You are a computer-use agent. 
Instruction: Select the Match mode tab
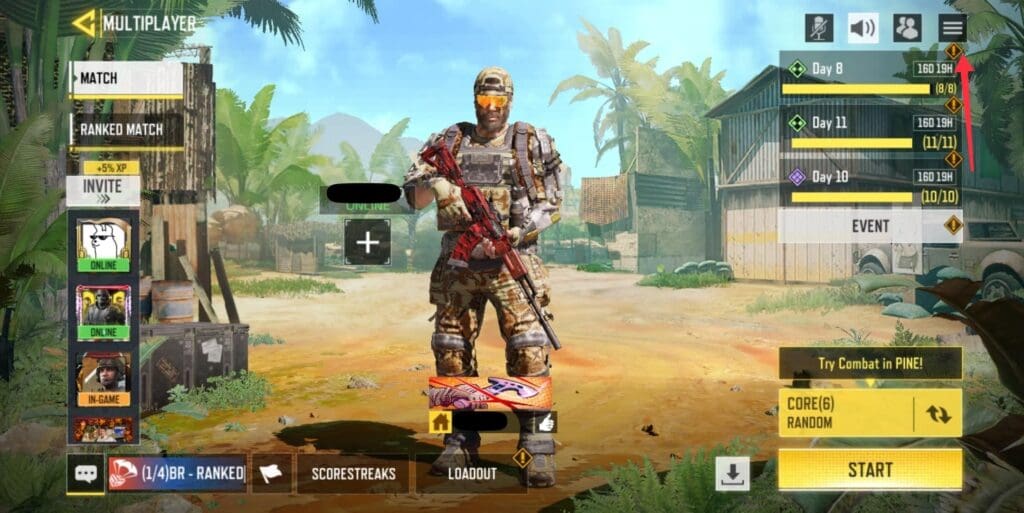(x=126, y=79)
